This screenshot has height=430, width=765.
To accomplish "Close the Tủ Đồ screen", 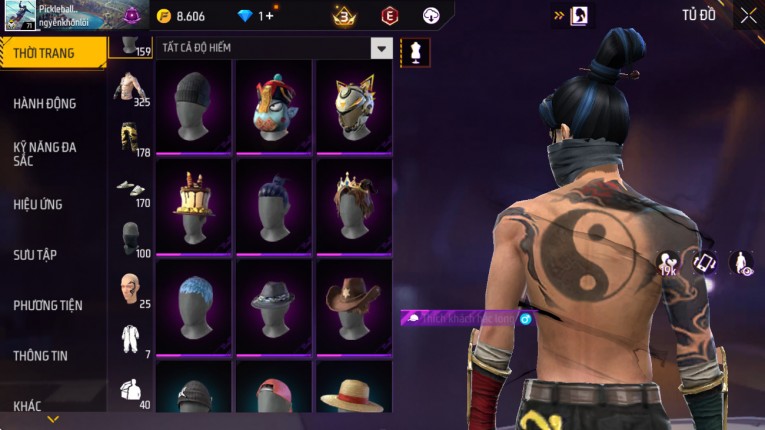I will coord(748,15).
